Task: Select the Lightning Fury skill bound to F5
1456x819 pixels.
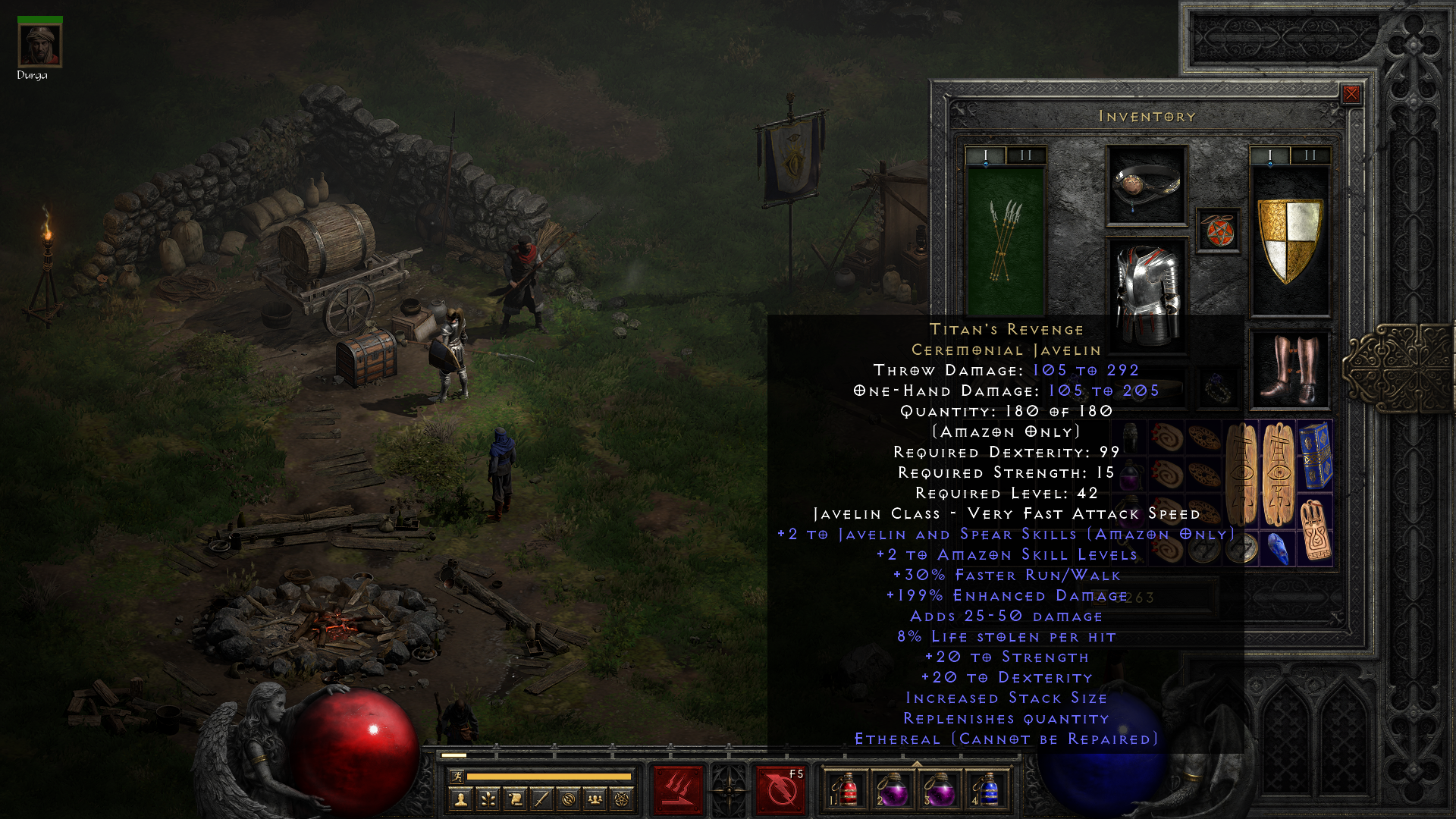Action: [x=780, y=789]
